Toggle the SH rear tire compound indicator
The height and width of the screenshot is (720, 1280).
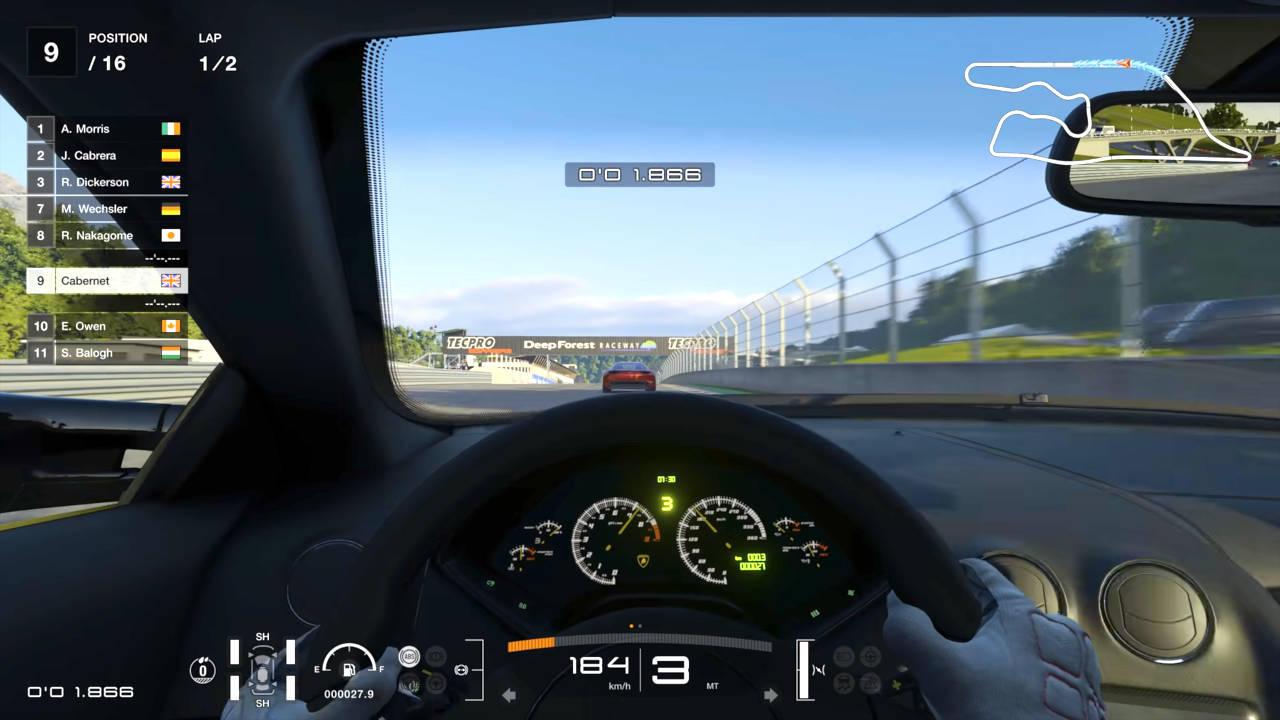(x=263, y=703)
